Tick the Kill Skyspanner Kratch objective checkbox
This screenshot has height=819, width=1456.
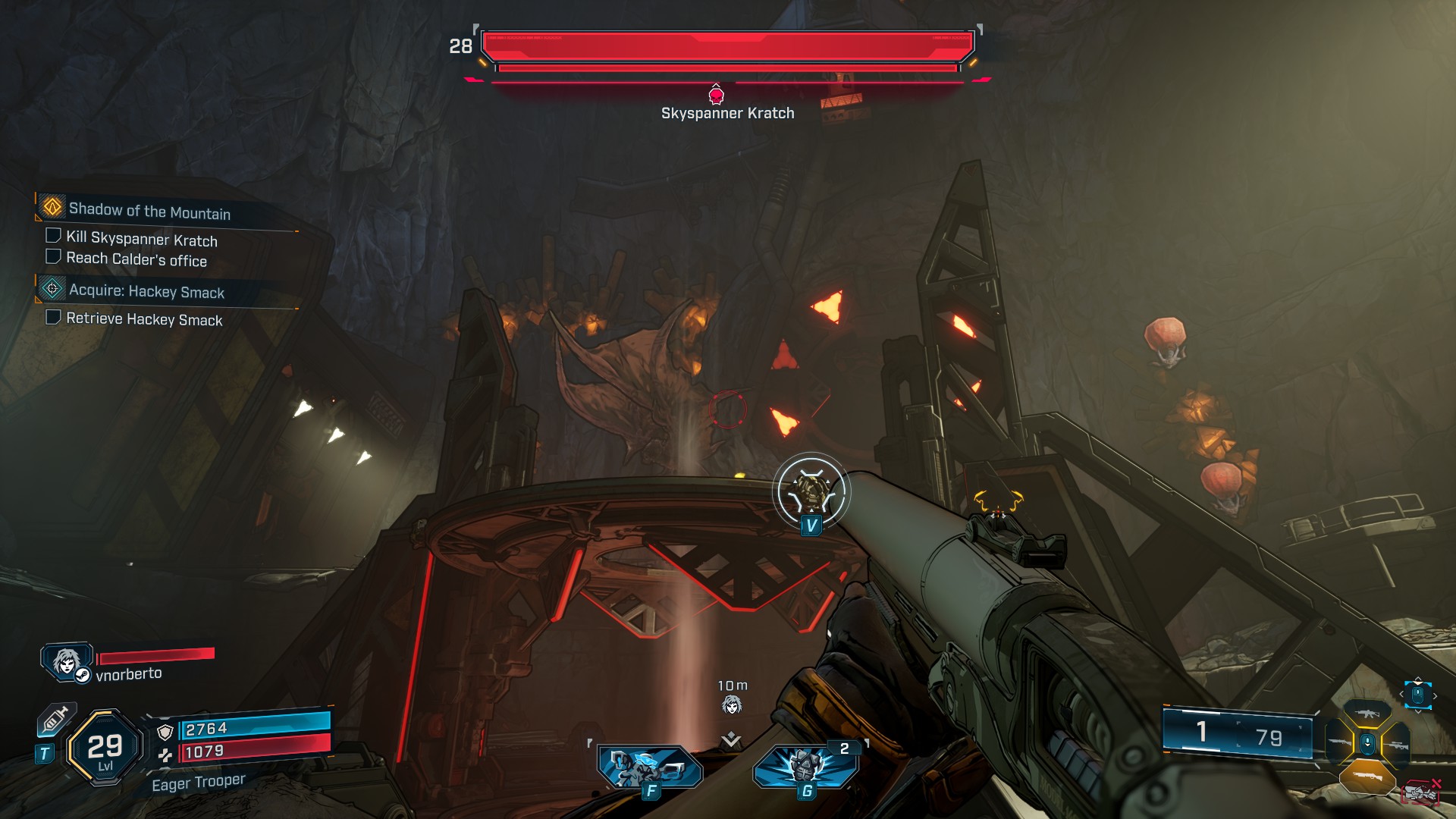[x=54, y=236]
